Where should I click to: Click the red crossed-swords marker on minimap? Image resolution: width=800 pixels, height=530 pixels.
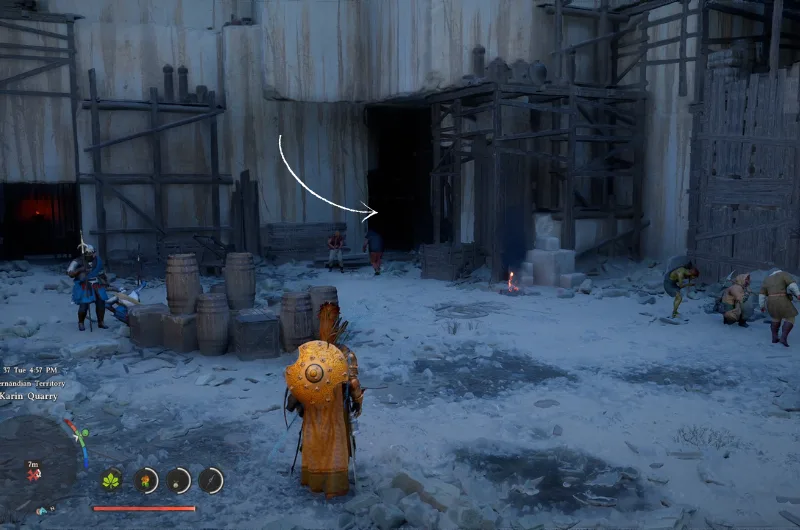point(34,474)
